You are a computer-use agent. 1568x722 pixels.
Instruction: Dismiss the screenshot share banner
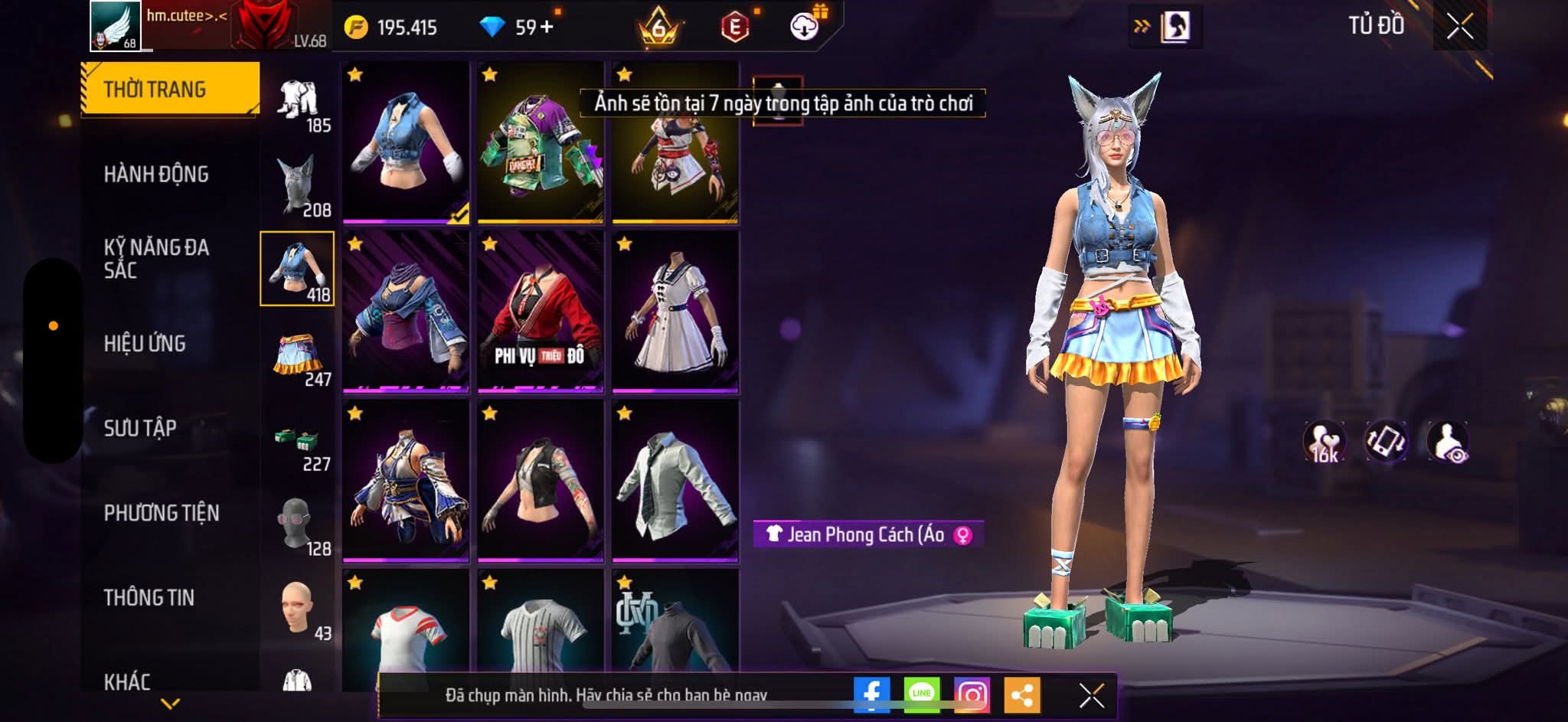[1092, 695]
